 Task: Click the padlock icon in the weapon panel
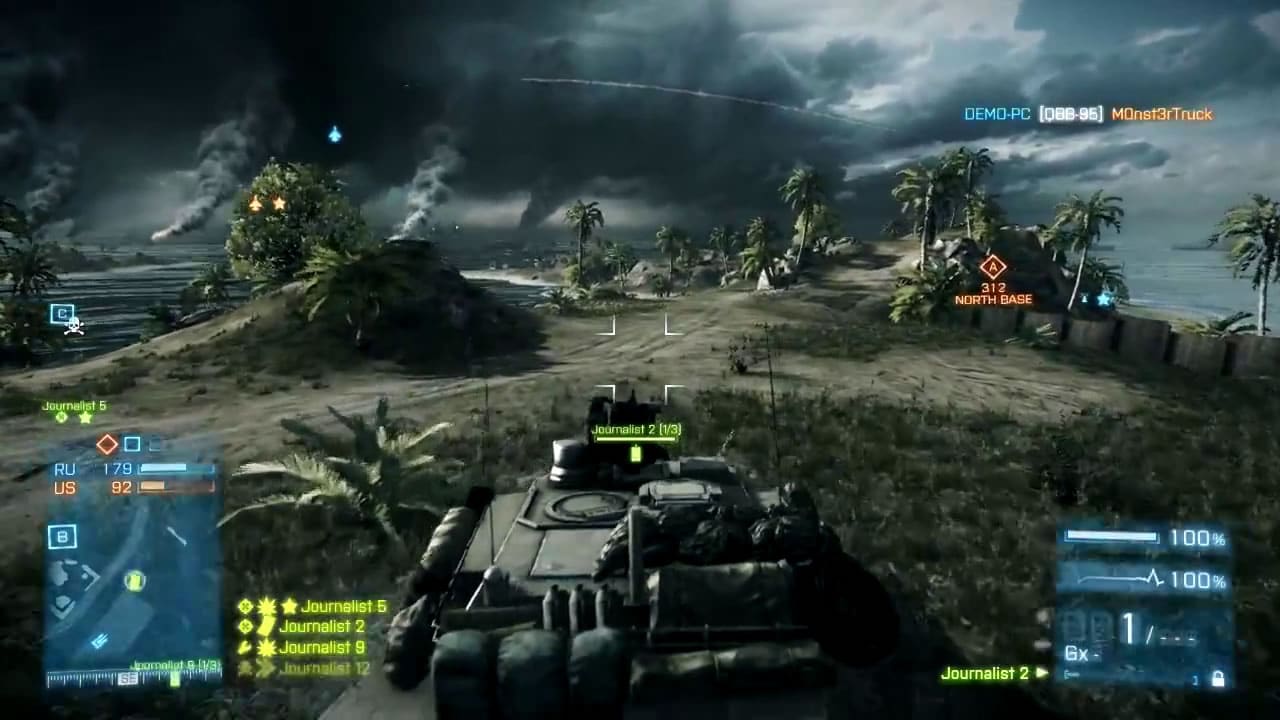click(1217, 679)
